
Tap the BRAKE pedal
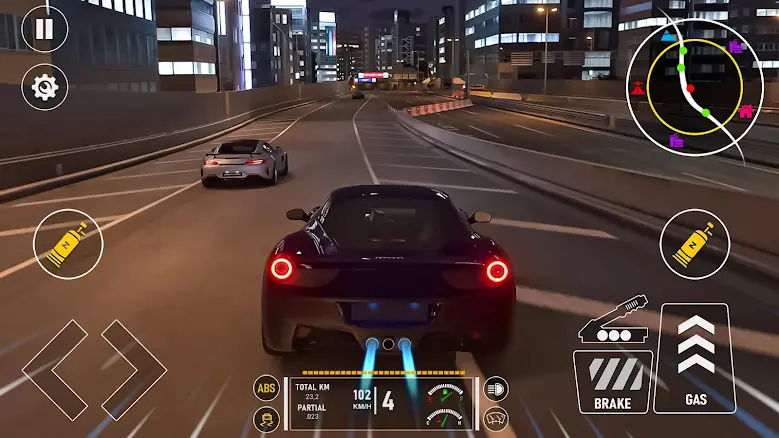612,382
